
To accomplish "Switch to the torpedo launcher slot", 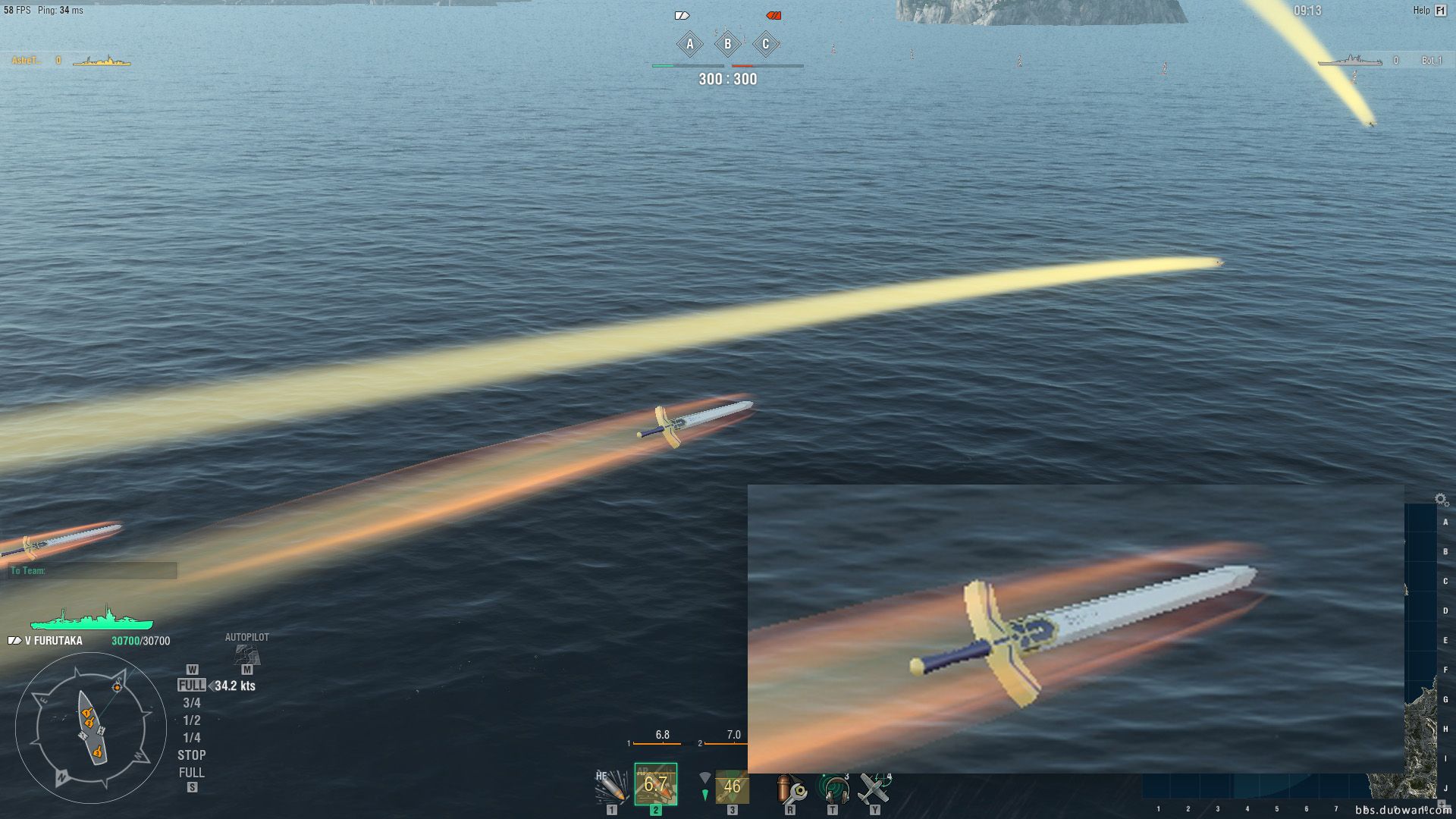I will [731, 786].
